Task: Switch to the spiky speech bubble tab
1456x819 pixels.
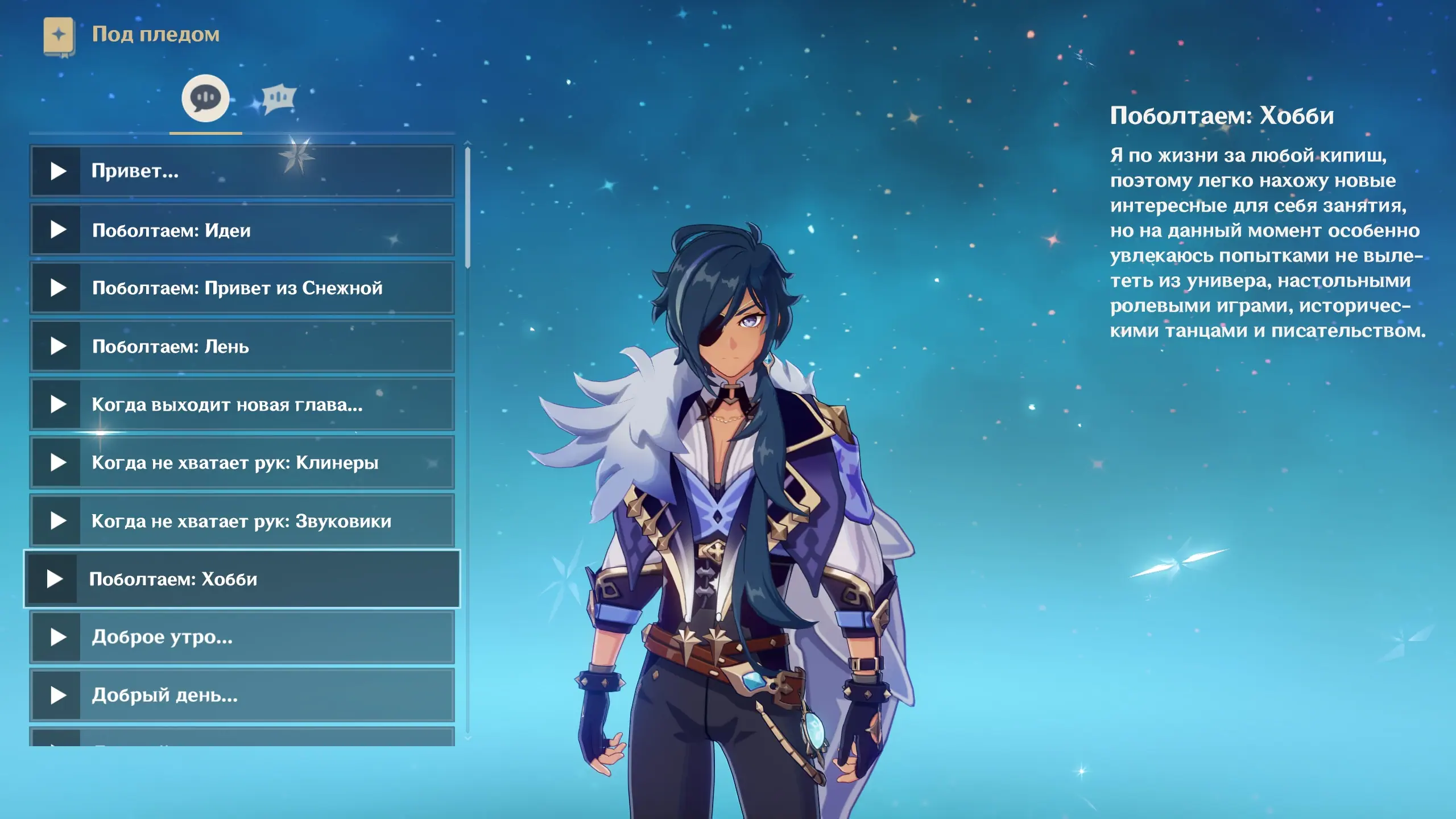Action: 278,98
